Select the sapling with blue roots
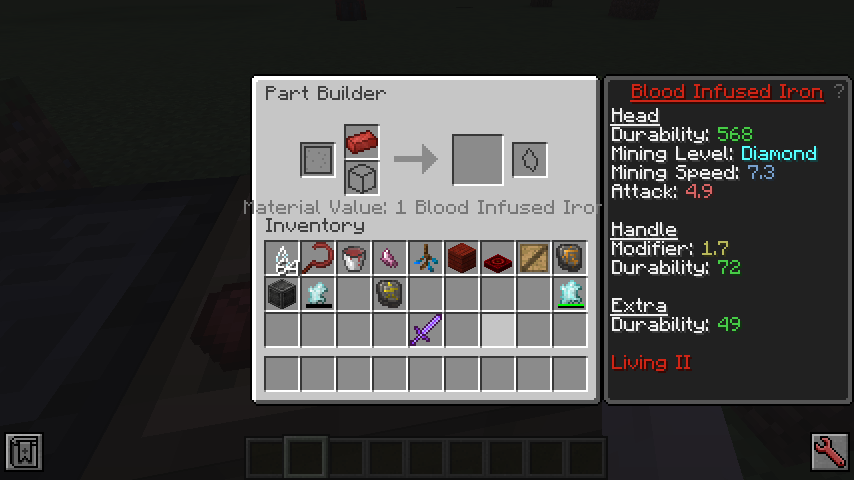This screenshot has width=854, height=480. [x=425, y=258]
